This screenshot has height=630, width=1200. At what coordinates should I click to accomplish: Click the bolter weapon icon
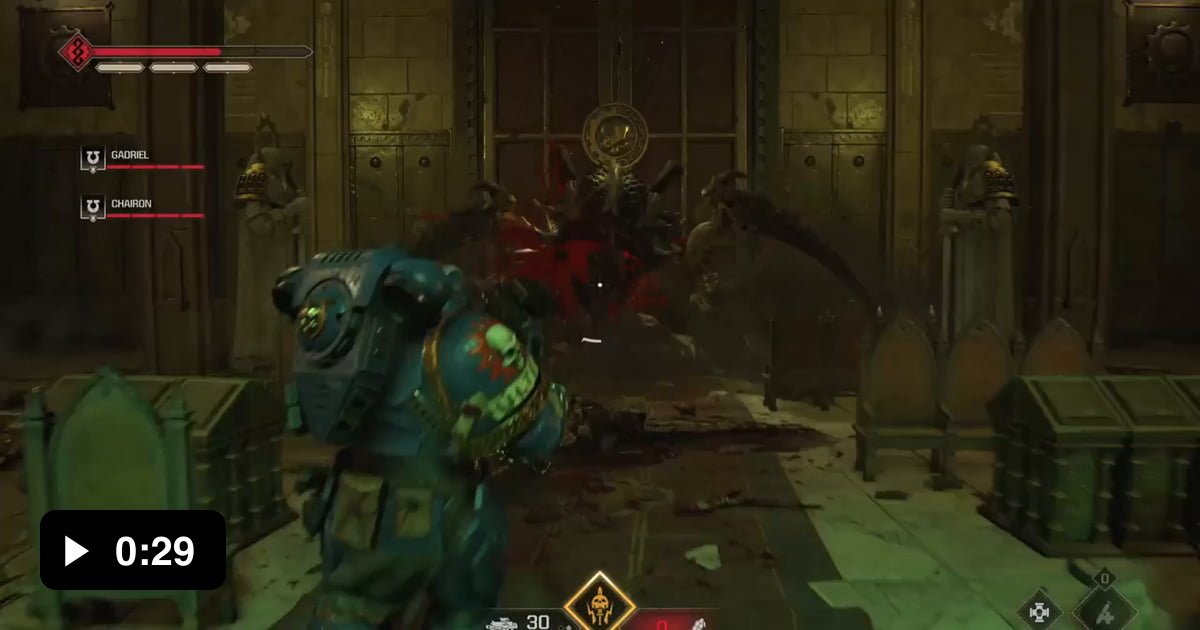coord(502,622)
